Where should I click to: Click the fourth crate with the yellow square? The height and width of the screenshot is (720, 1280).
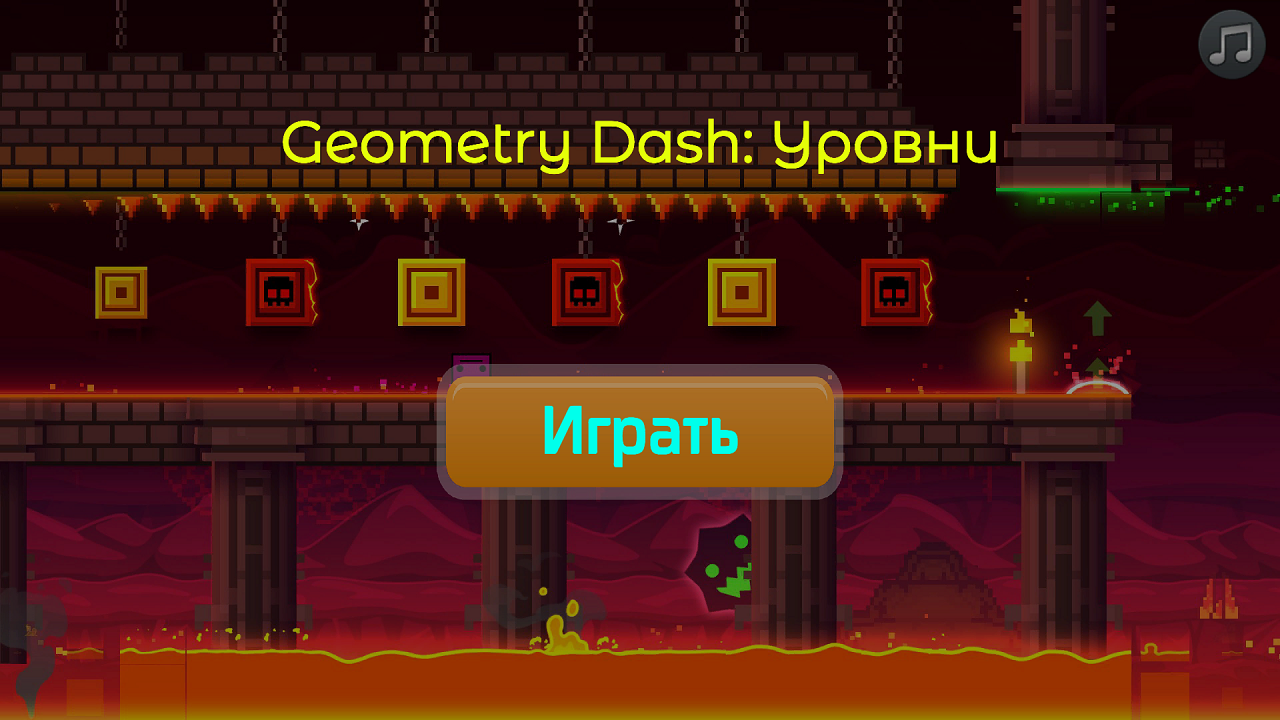(740, 293)
